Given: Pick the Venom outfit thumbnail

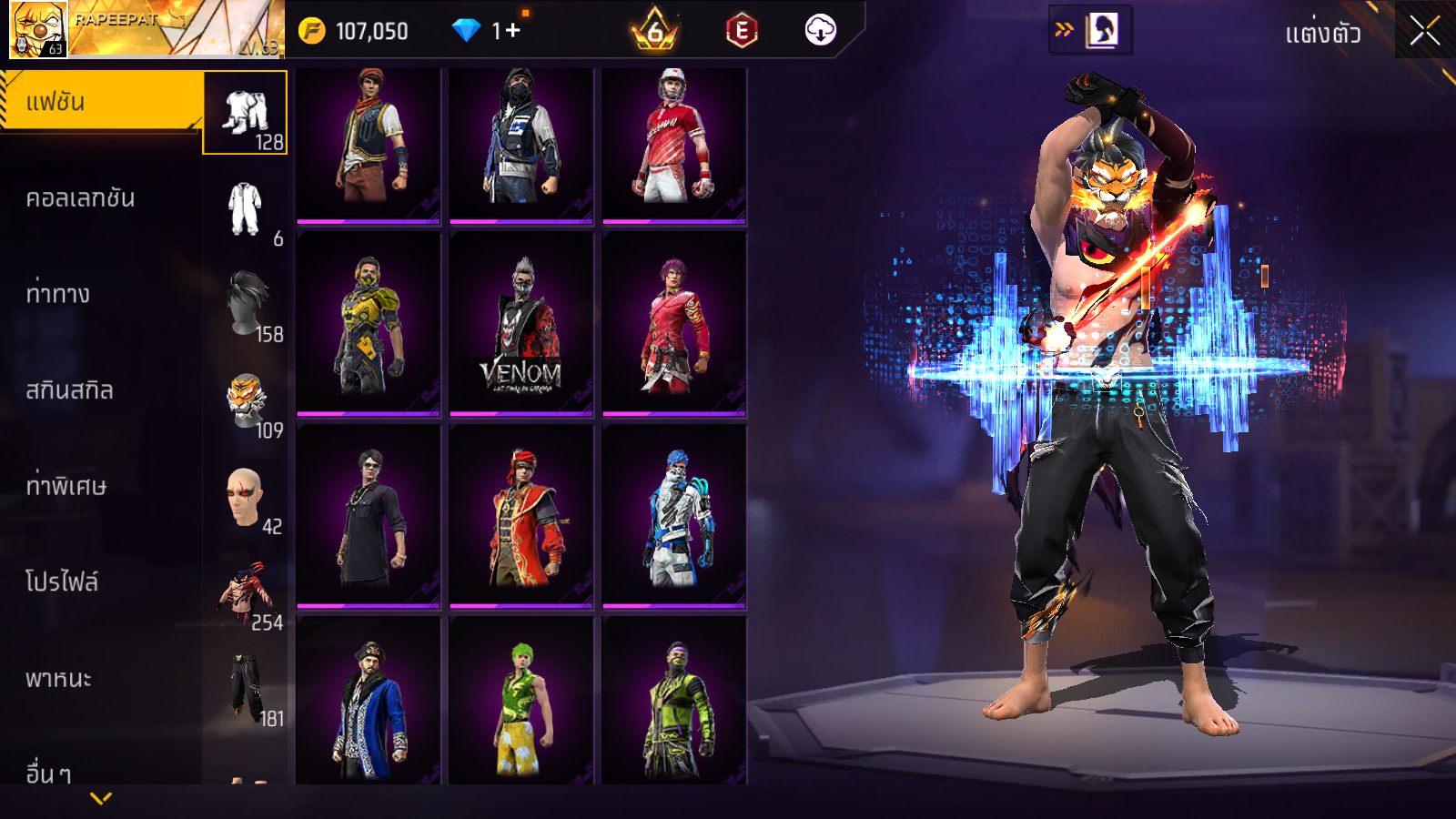Looking at the screenshot, I should point(521,325).
